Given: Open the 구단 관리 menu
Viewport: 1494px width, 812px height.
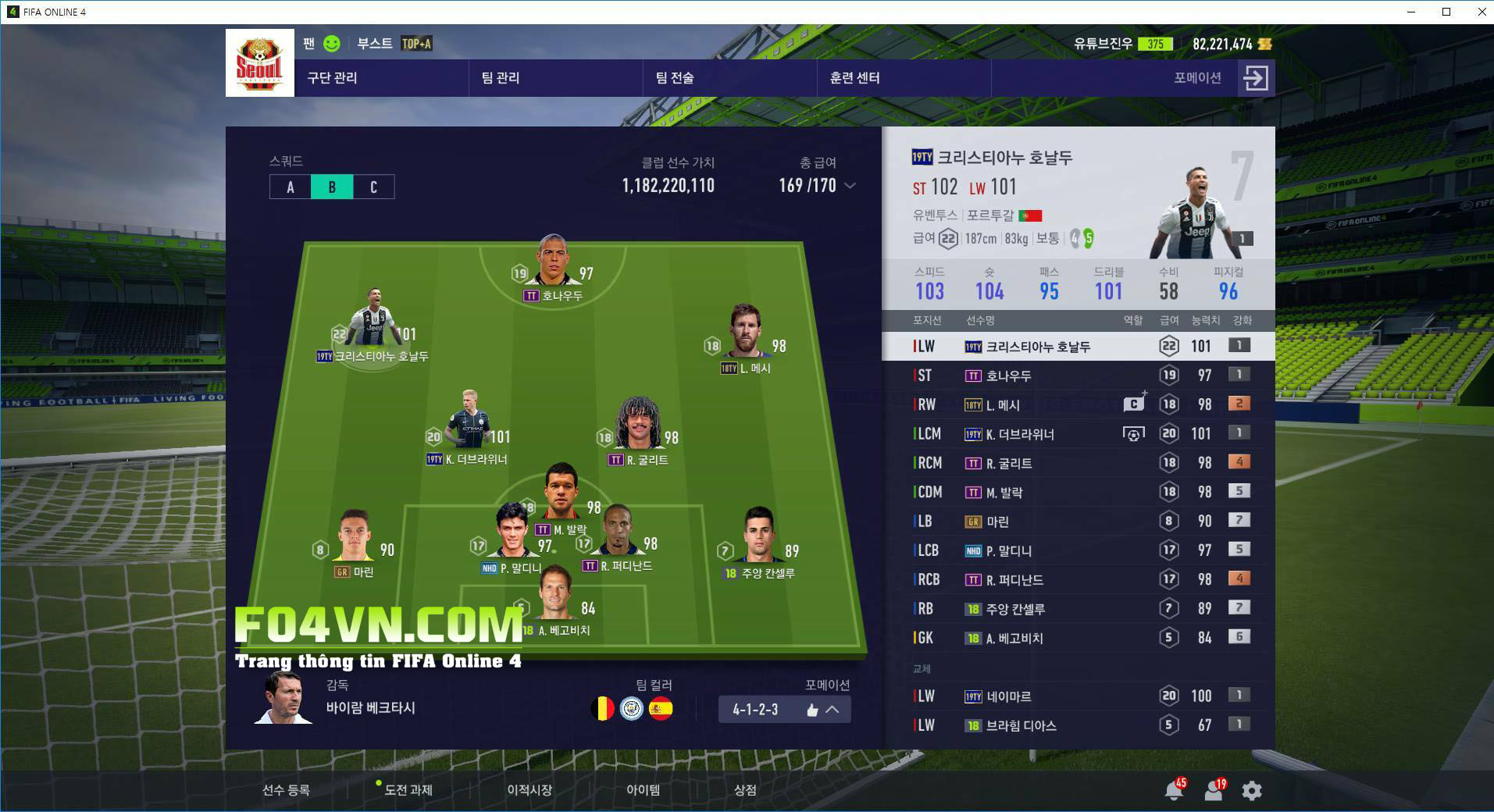Looking at the screenshot, I should 333,78.
